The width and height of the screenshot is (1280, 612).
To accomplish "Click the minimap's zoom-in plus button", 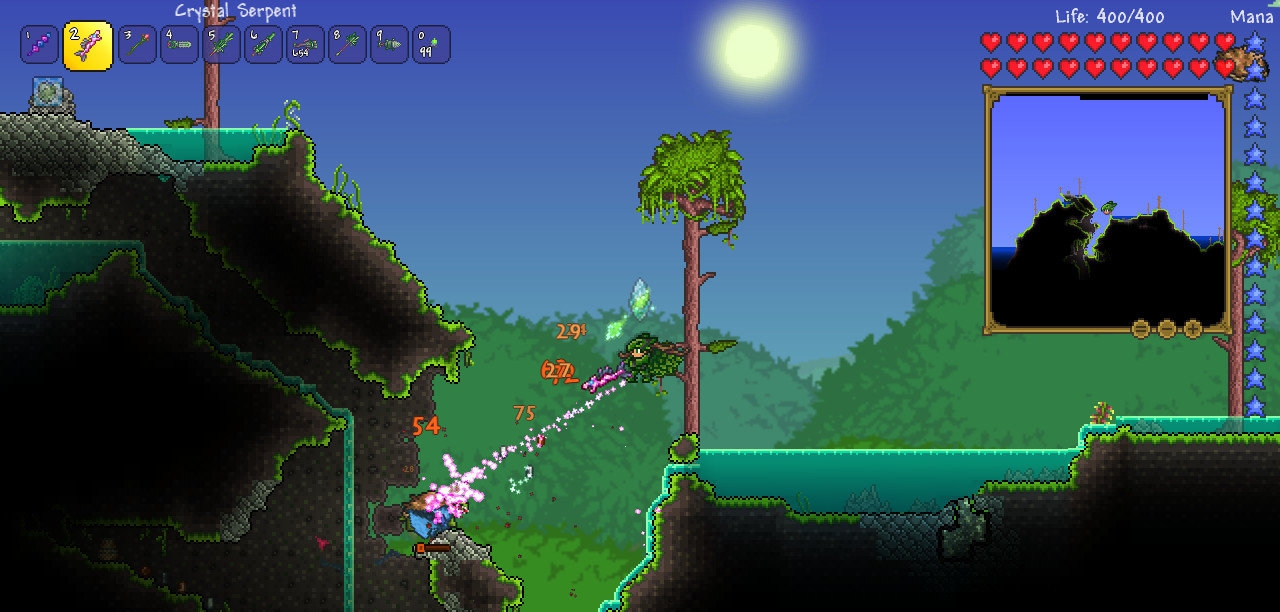I will click(x=1192, y=328).
